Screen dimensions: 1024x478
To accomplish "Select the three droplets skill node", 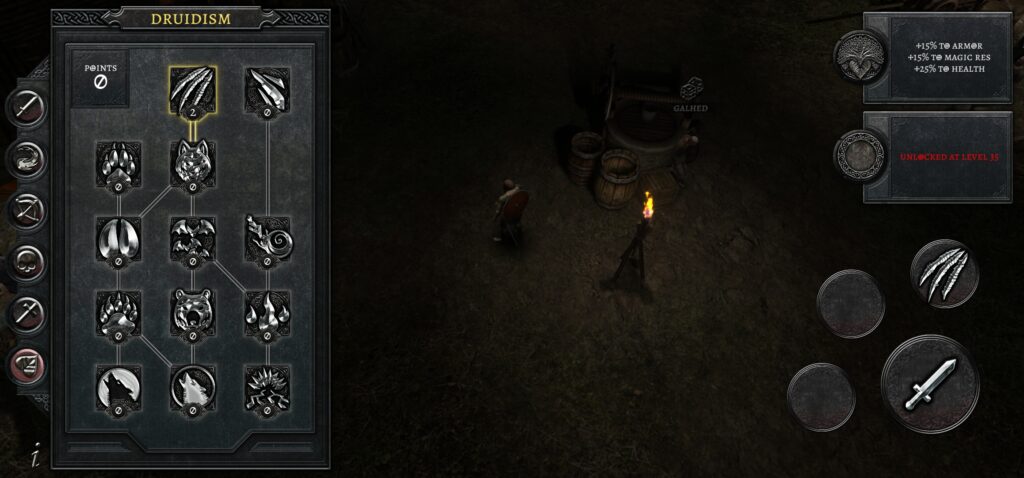I will pyautogui.click(x=267, y=311).
